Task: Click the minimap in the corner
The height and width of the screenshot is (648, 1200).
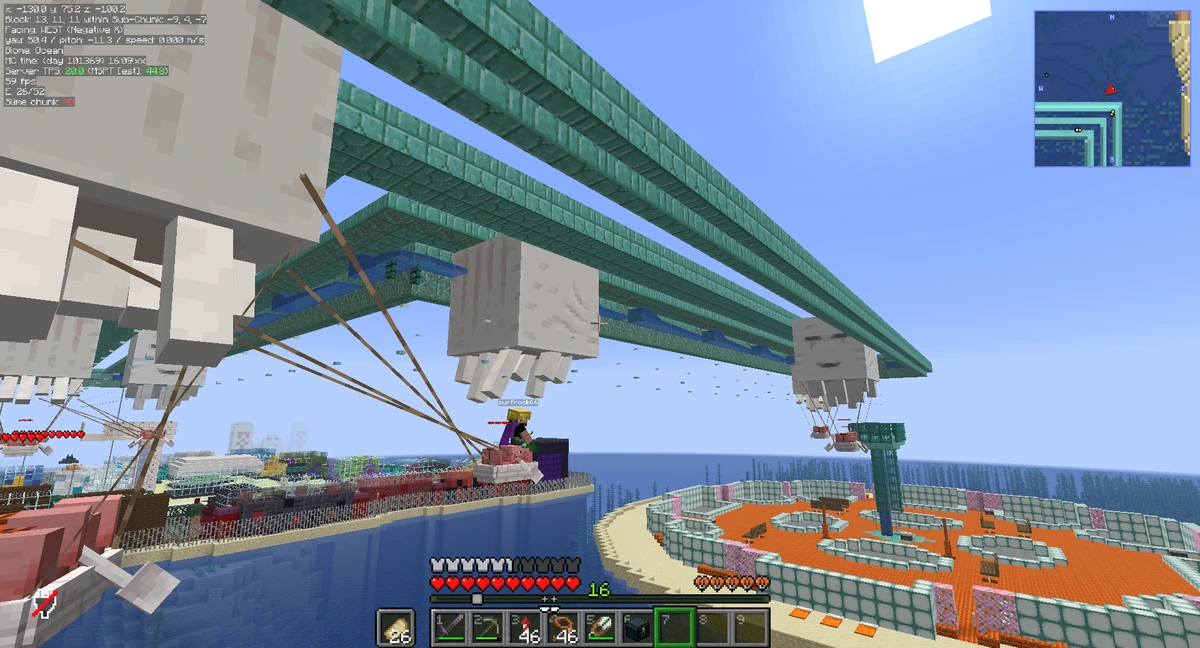Action: [x=1111, y=88]
